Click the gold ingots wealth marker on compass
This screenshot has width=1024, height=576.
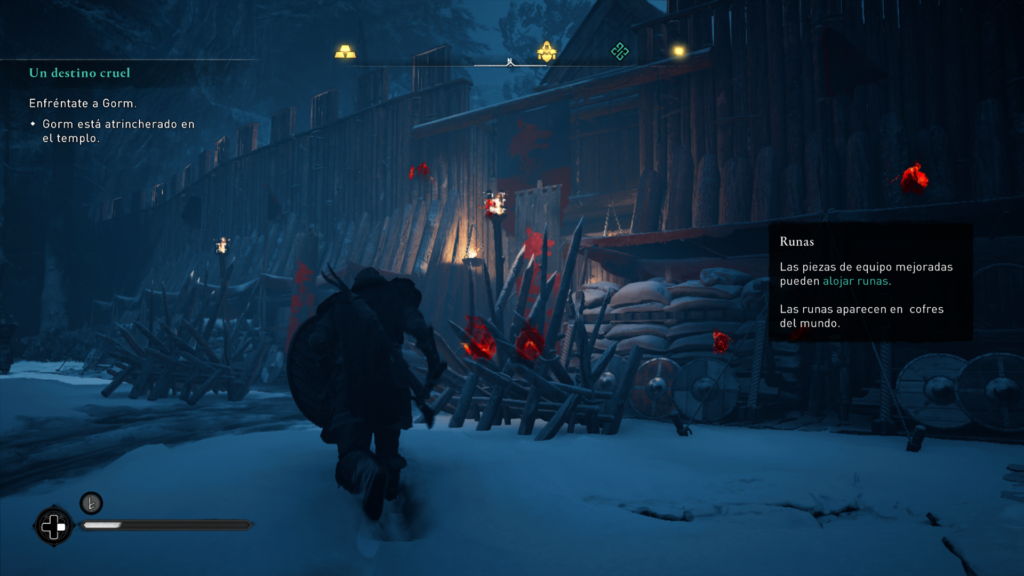tap(345, 51)
